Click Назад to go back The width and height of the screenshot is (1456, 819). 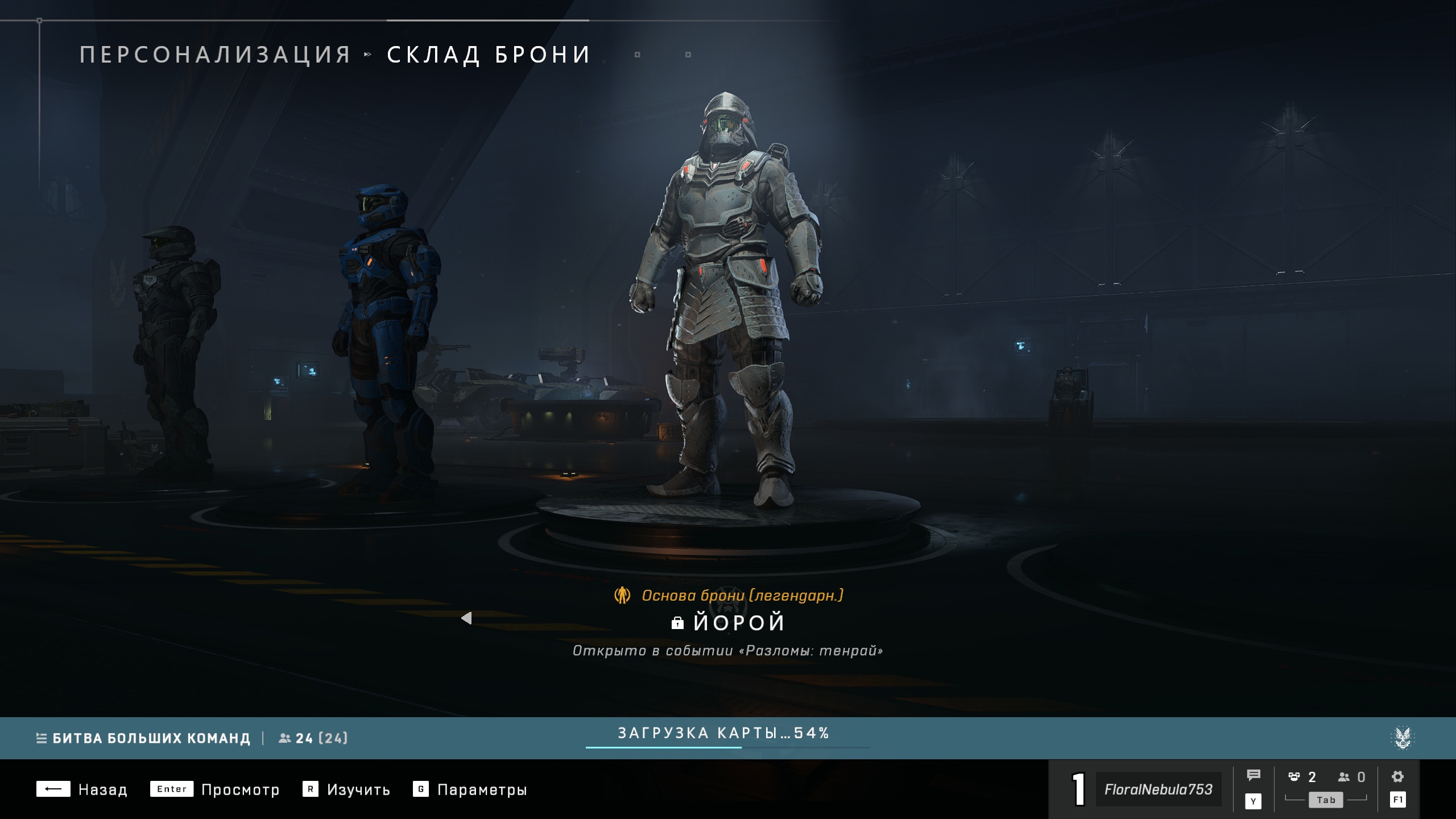coord(105,790)
